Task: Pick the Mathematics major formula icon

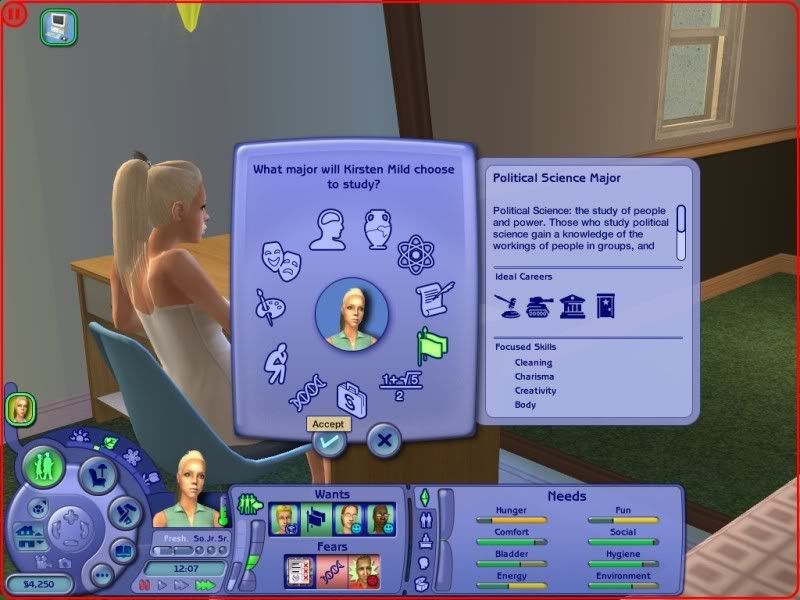Action: pos(400,383)
